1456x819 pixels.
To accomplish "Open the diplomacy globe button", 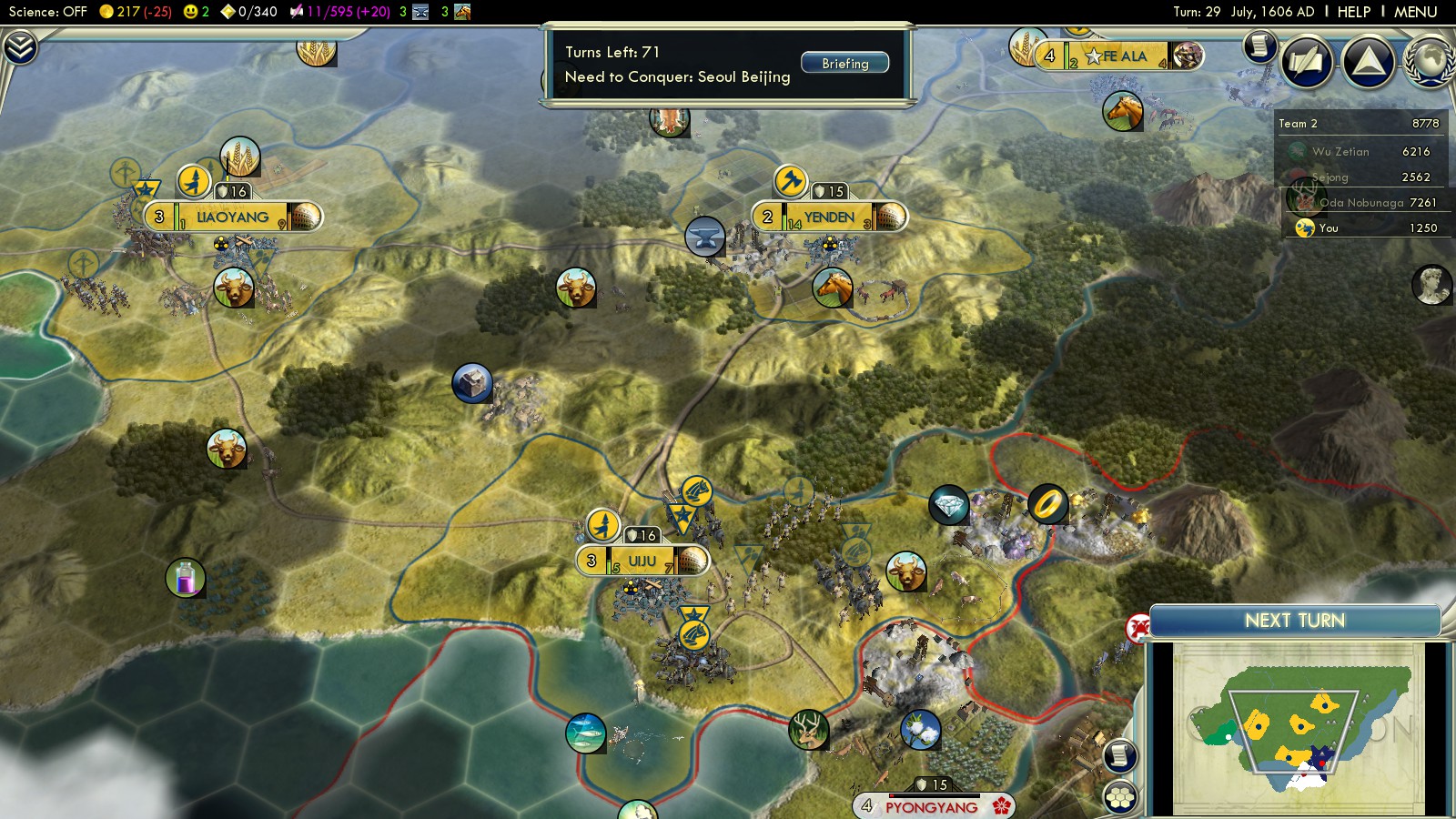I will point(1431,62).
